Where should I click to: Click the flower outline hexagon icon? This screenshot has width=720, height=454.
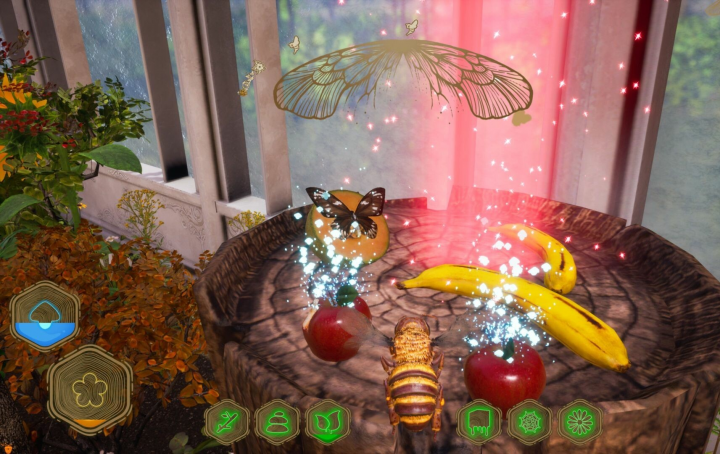89,390
